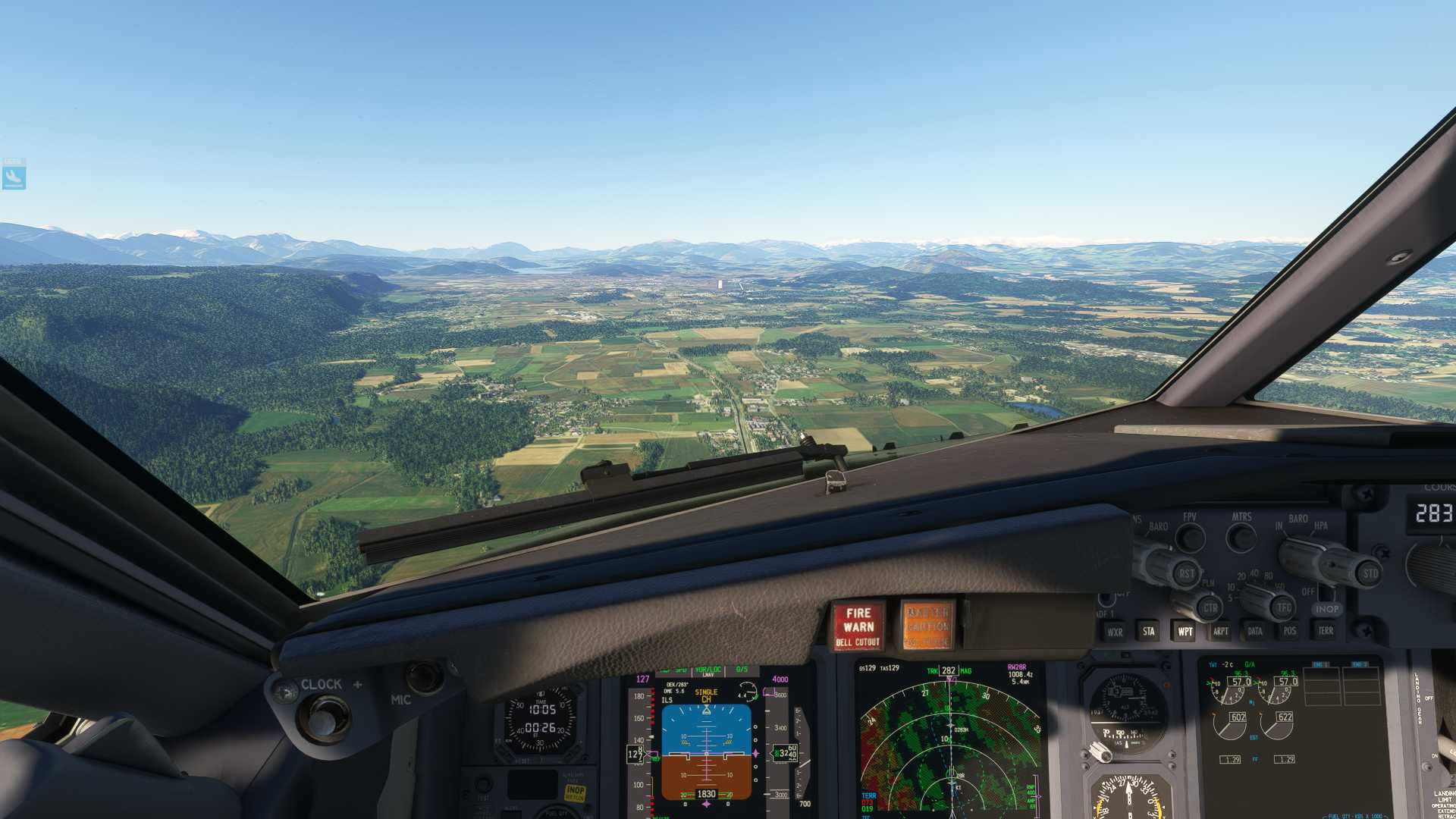1456x819 pixels.
Task: Click the MIC push-to-talk button
Action: (x=424, y=677)
